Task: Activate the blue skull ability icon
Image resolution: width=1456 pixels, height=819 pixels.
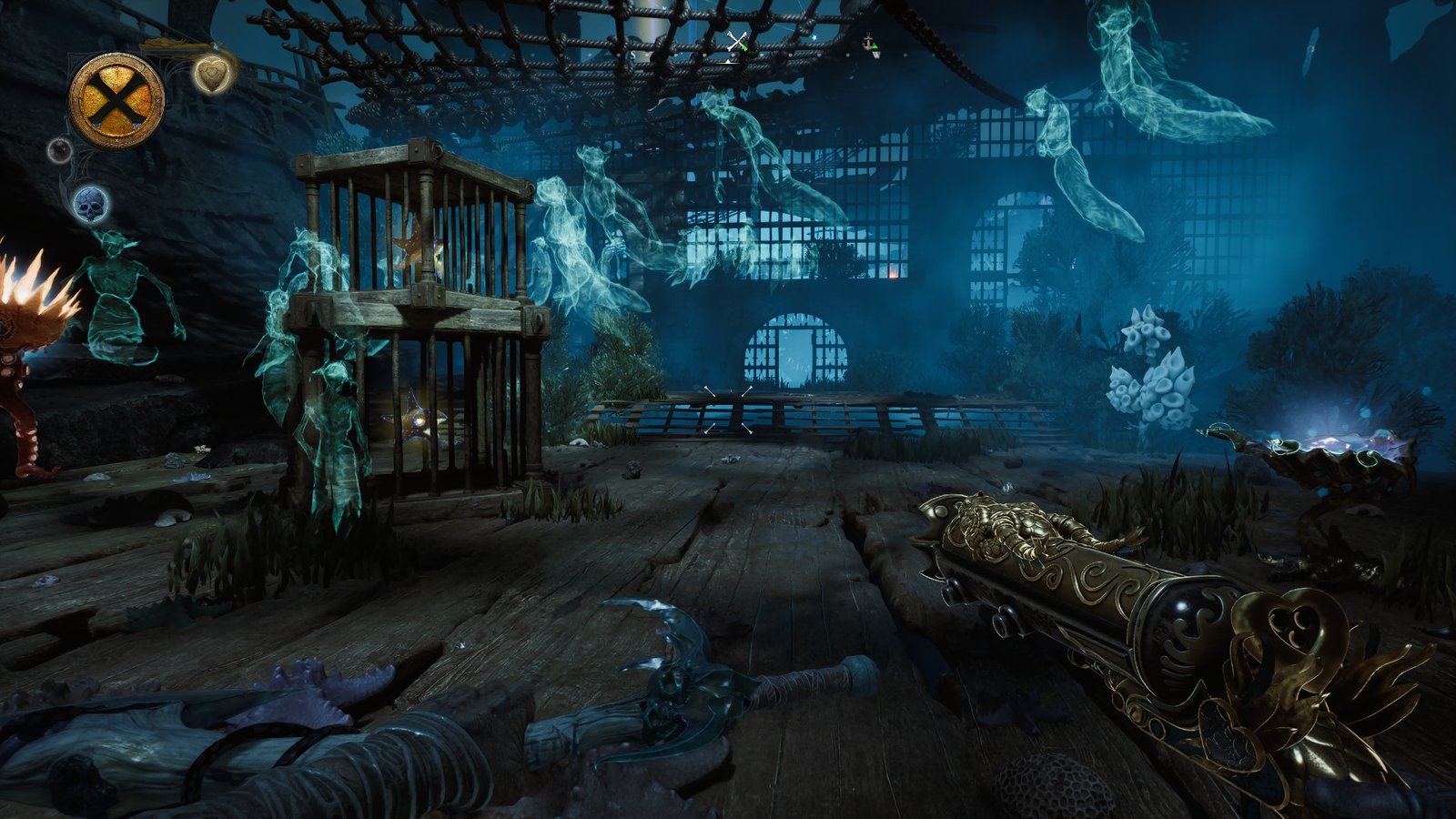Action: pos(91,204)
